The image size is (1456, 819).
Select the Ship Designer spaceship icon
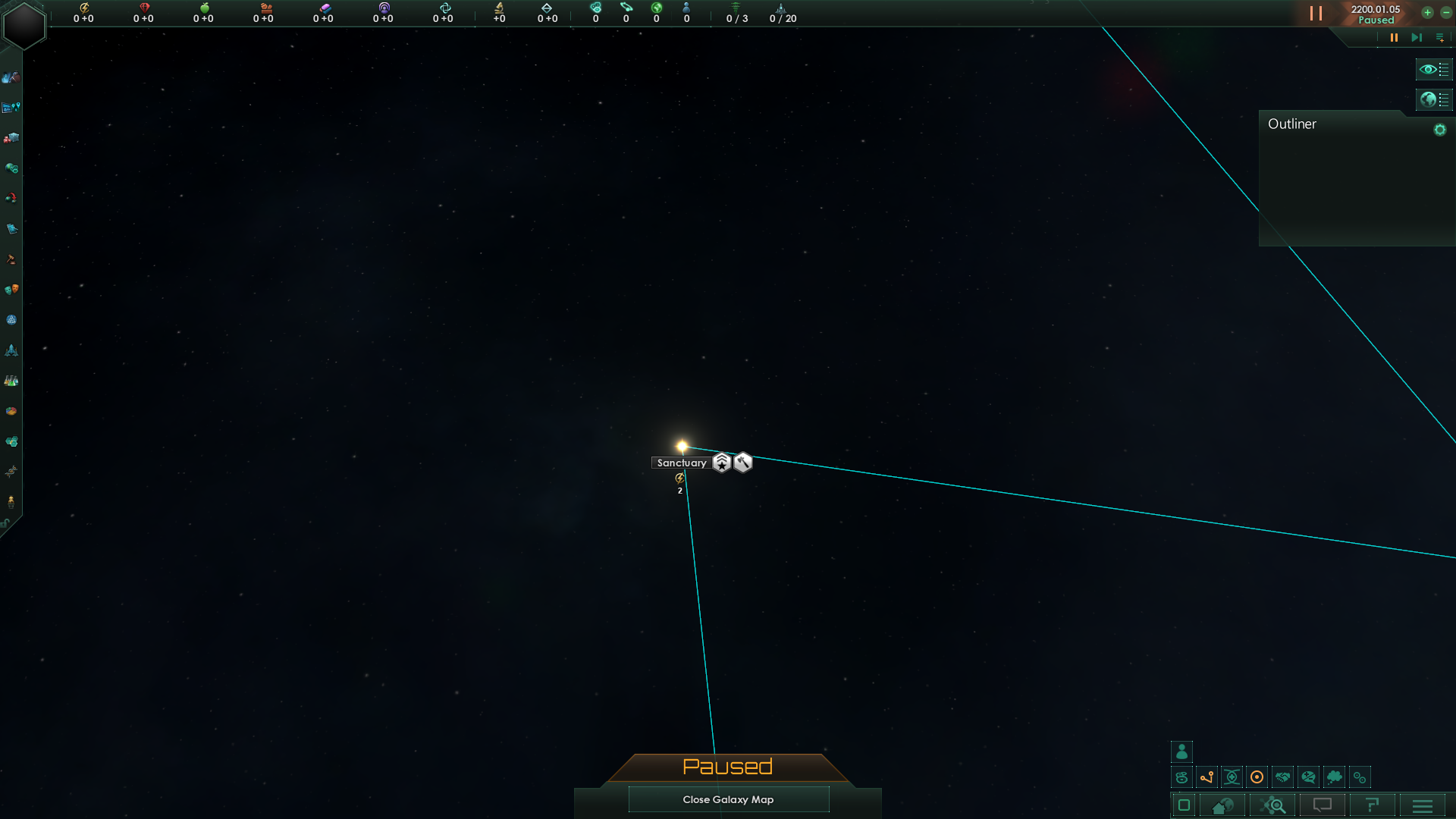pyautogui.click(x=11, y=351)
